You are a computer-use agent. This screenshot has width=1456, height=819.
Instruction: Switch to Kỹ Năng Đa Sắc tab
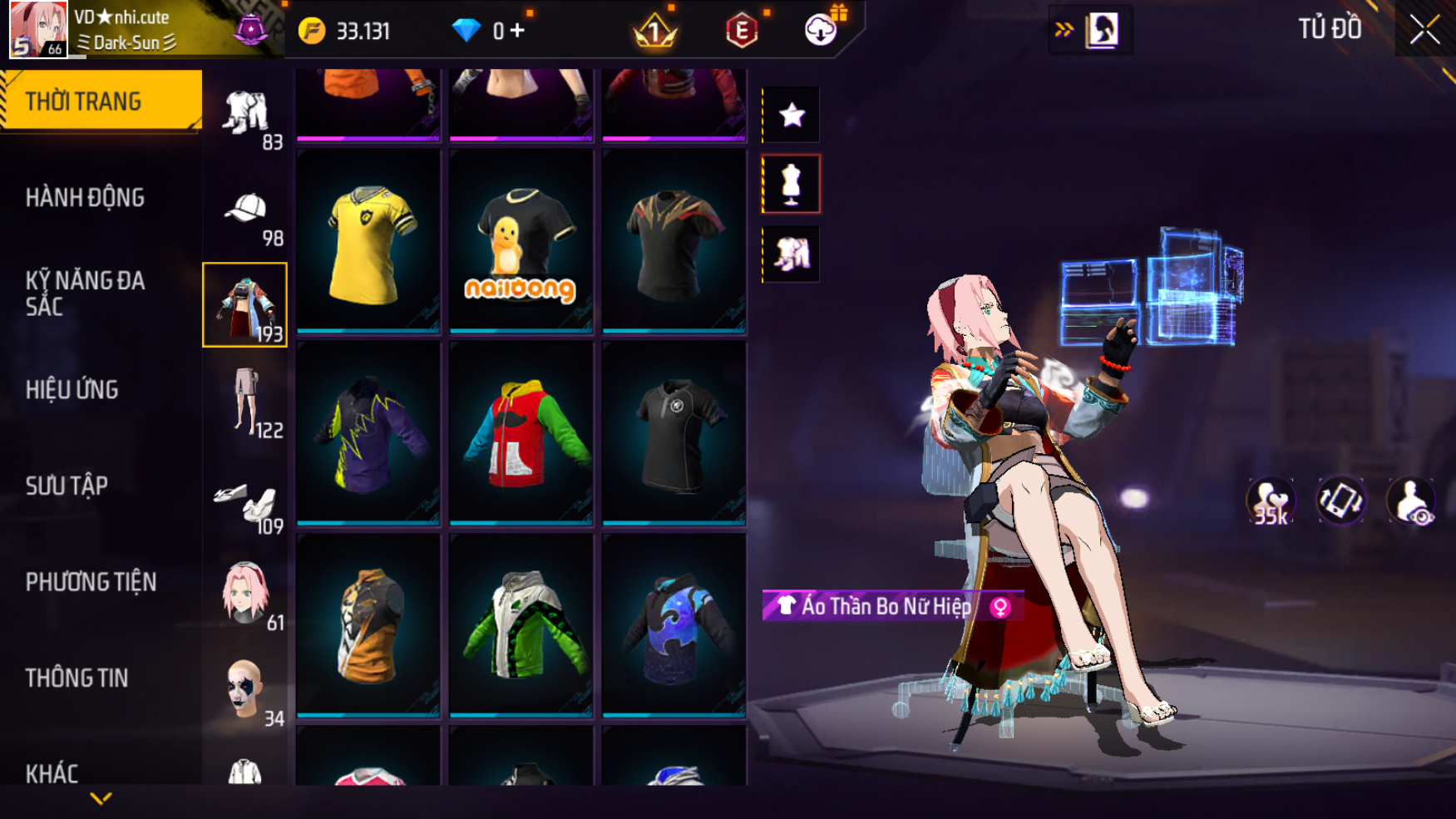pyautogui.click(x=85, y=293)
